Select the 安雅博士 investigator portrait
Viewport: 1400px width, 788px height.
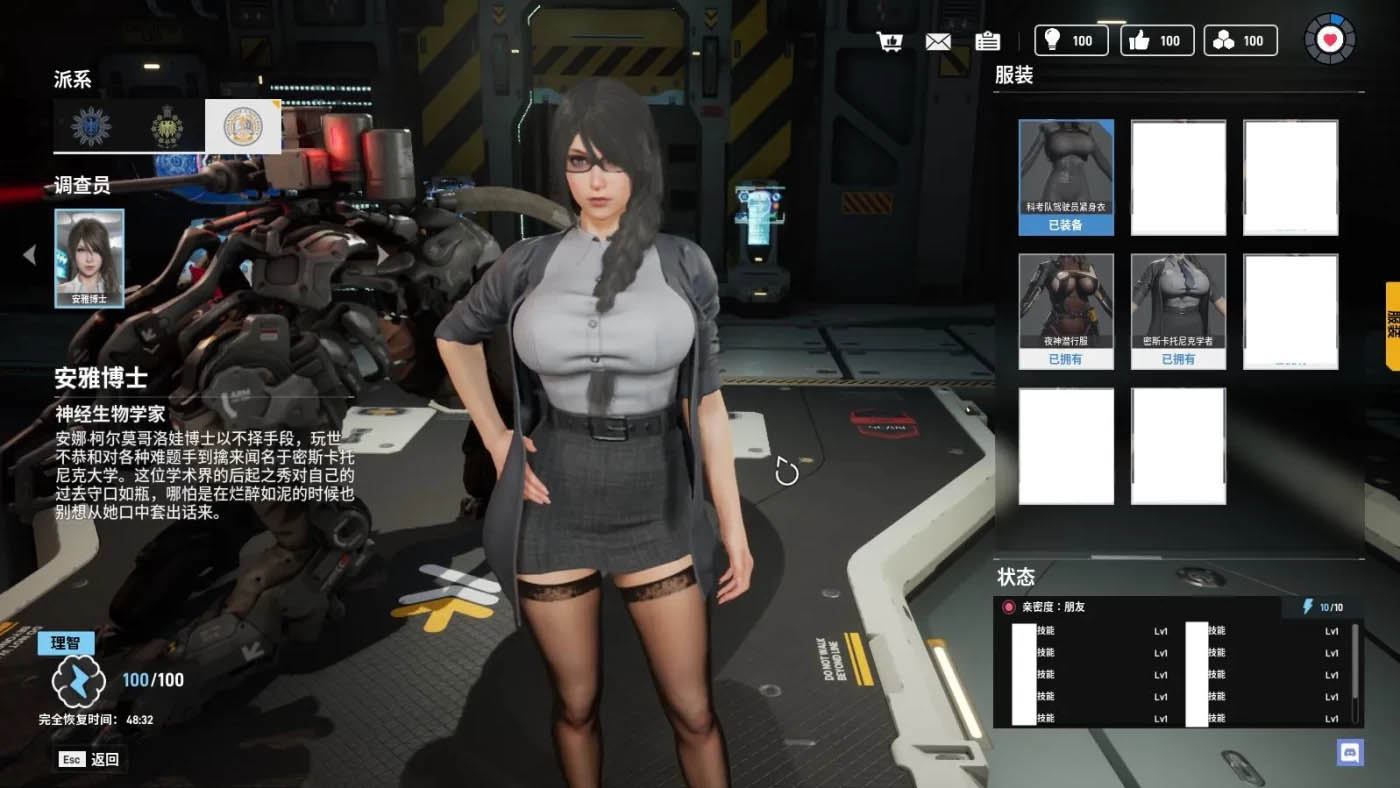tap(89, 257)
